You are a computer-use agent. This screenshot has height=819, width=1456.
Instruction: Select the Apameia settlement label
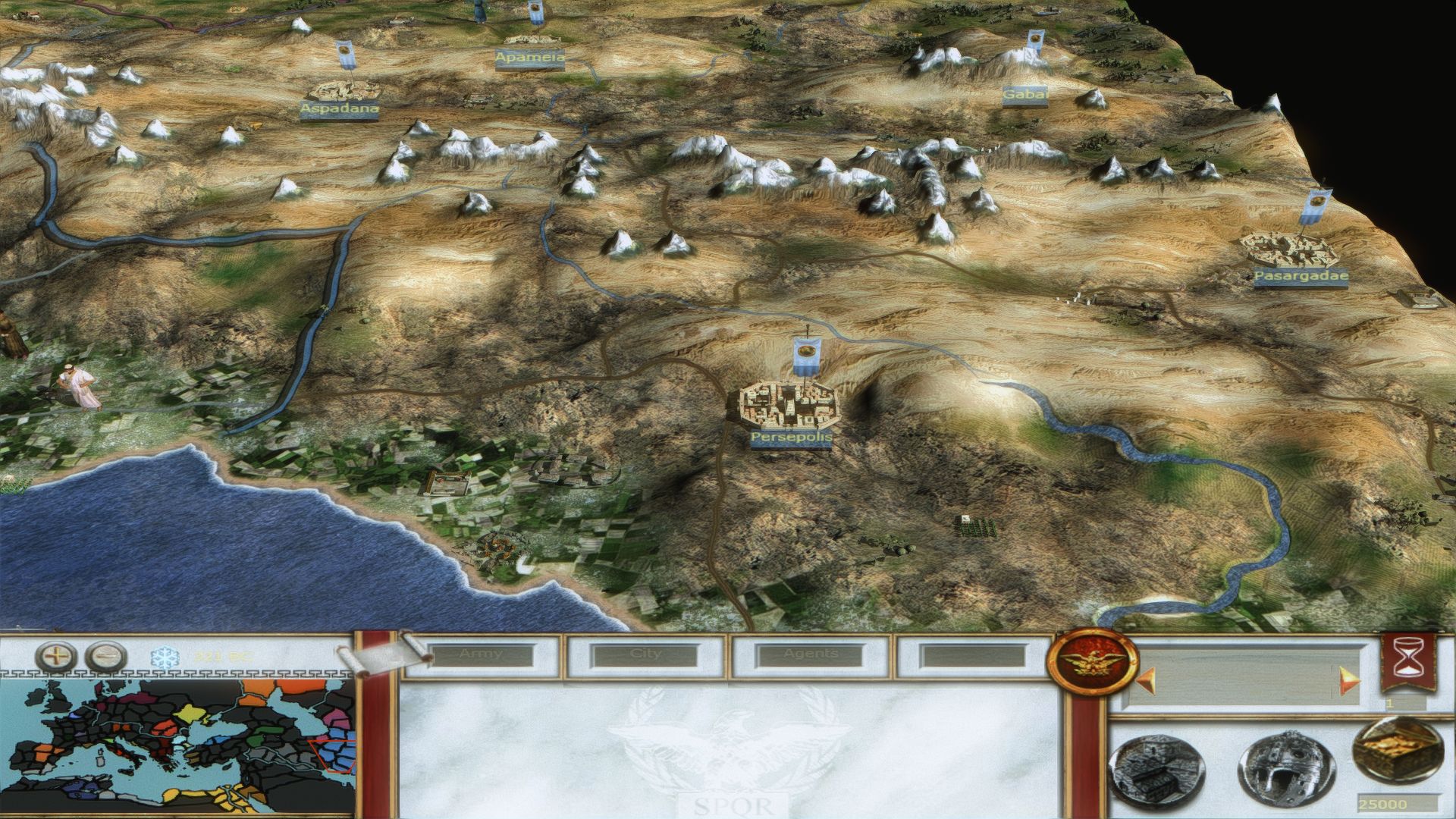pos(530,58)
